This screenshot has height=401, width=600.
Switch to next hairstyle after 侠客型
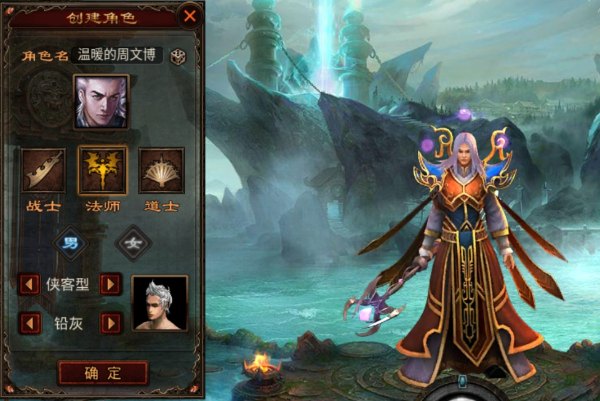click(111, 285)
